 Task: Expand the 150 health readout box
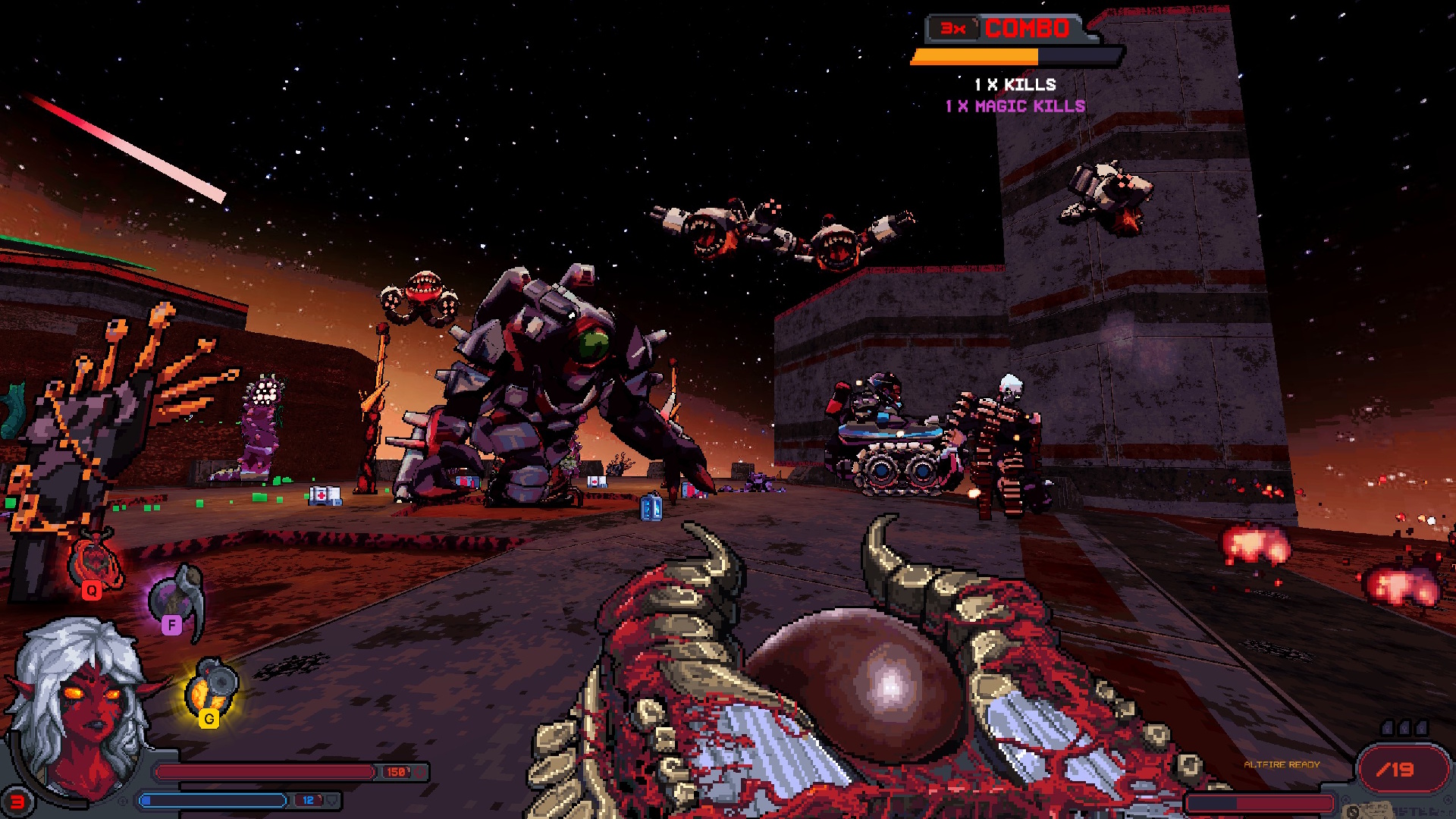point(396,773)
